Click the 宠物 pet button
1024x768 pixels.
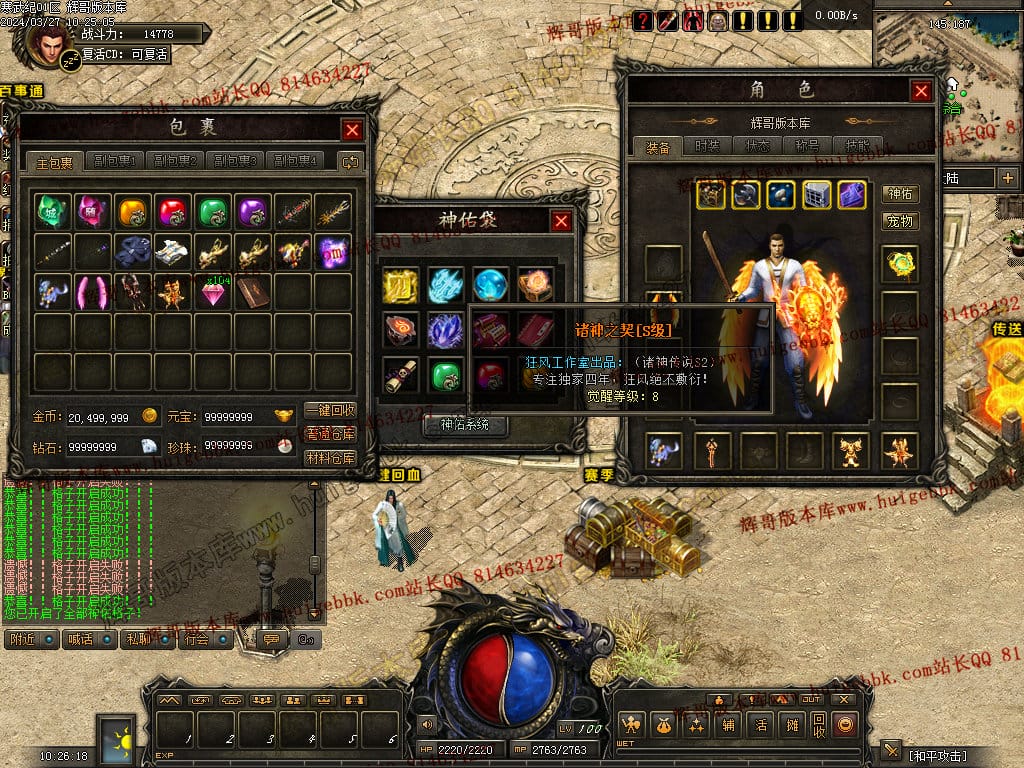tap(900, 220)
